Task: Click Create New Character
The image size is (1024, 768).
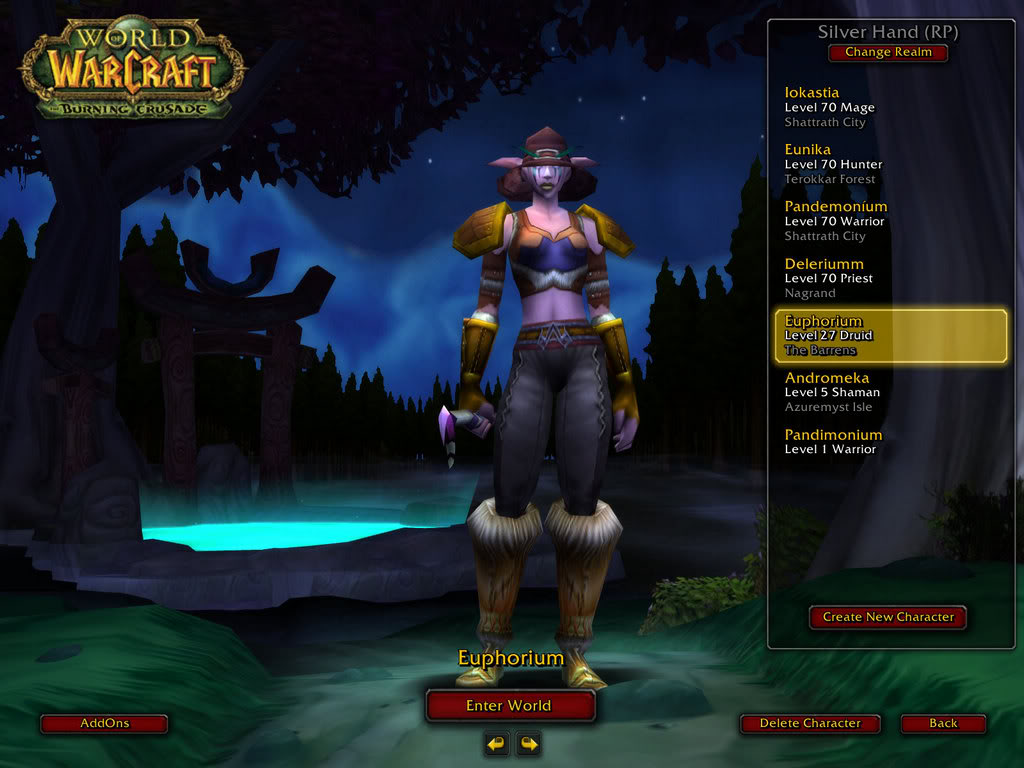Action: [888, 617]
